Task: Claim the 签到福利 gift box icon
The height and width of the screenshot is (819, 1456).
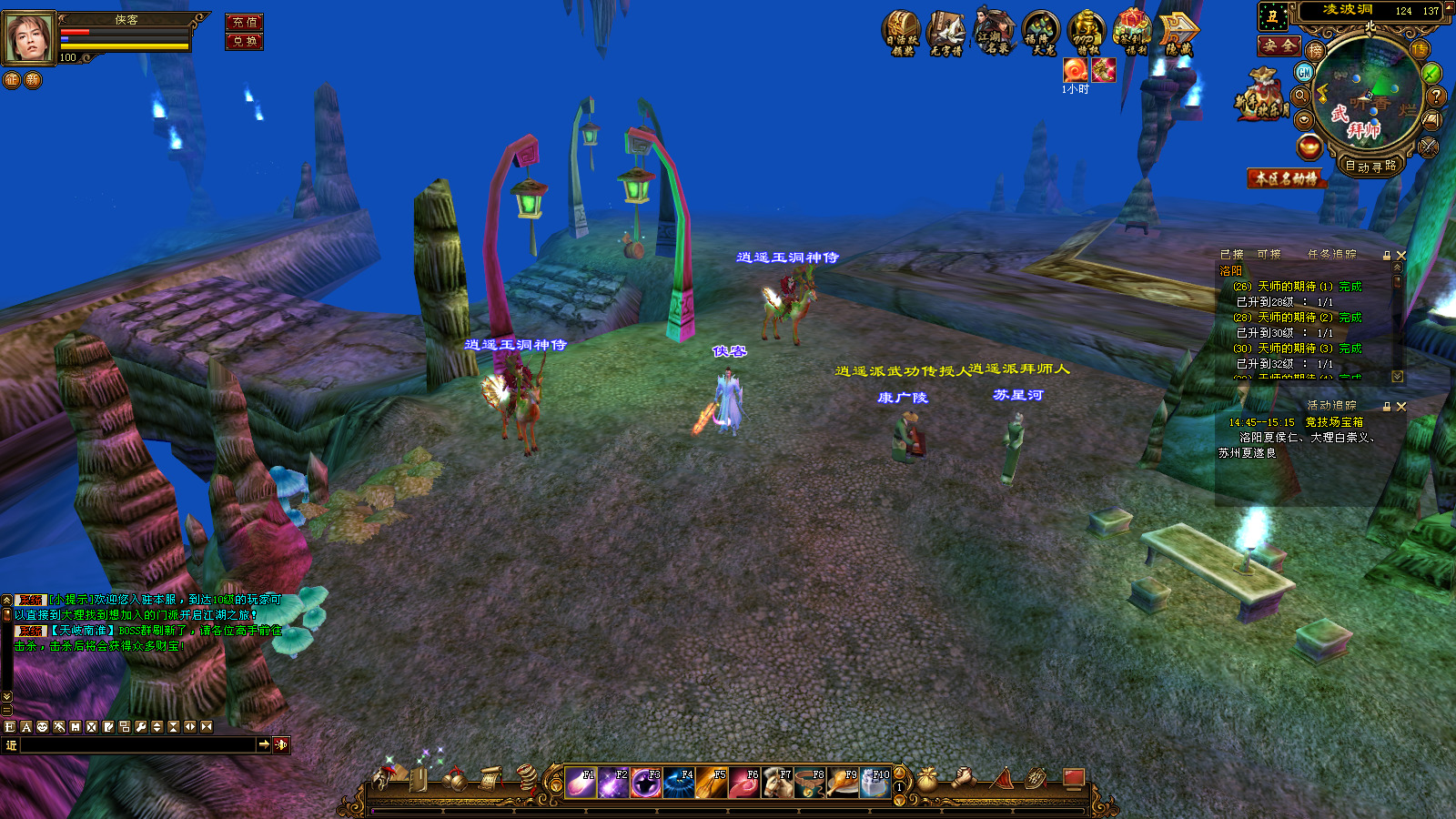Action: (1133, 33)
